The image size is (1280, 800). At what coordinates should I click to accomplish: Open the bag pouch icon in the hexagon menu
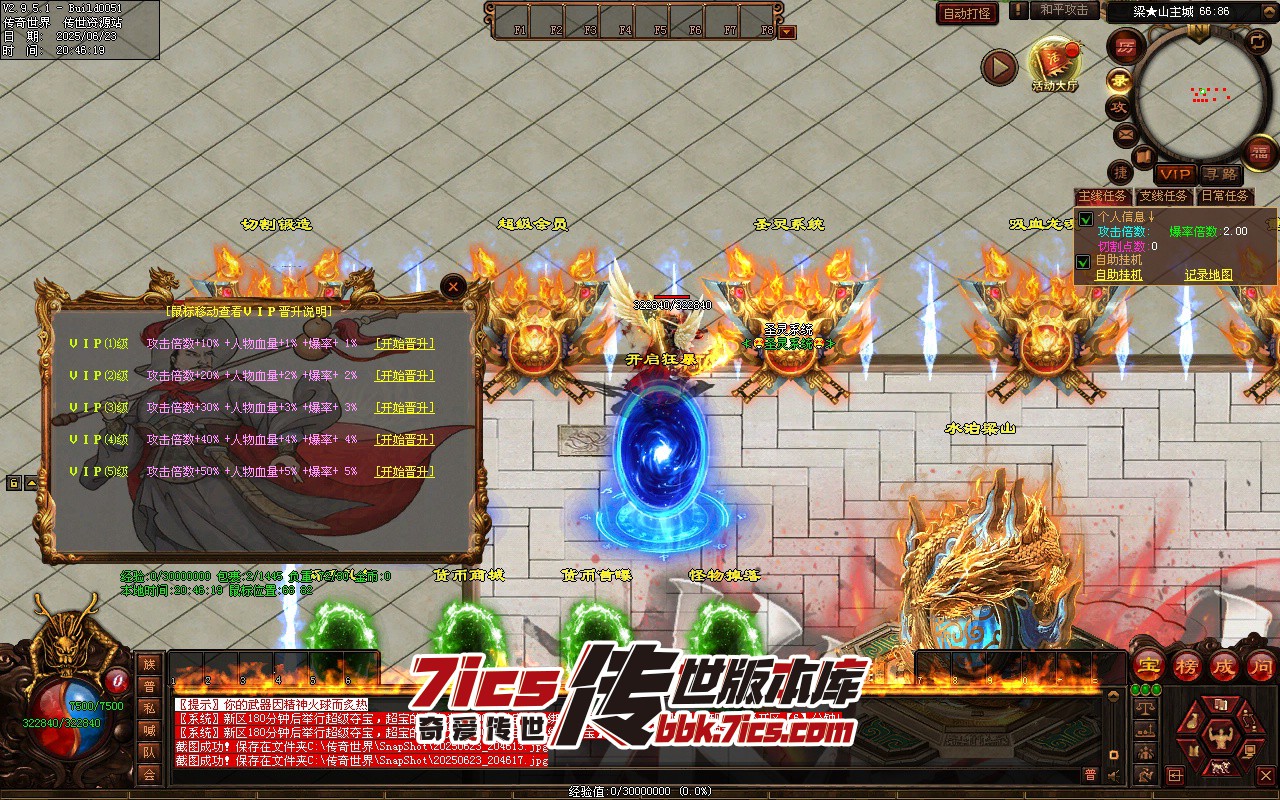coord(1194,723)
